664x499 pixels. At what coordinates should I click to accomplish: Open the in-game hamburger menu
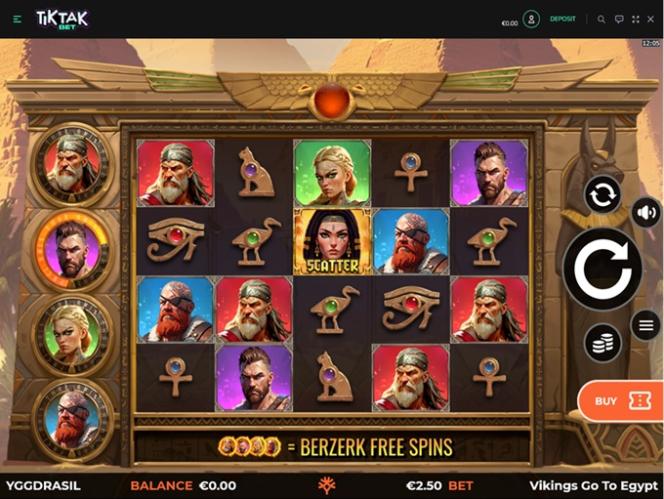click(x=645, y=325)
